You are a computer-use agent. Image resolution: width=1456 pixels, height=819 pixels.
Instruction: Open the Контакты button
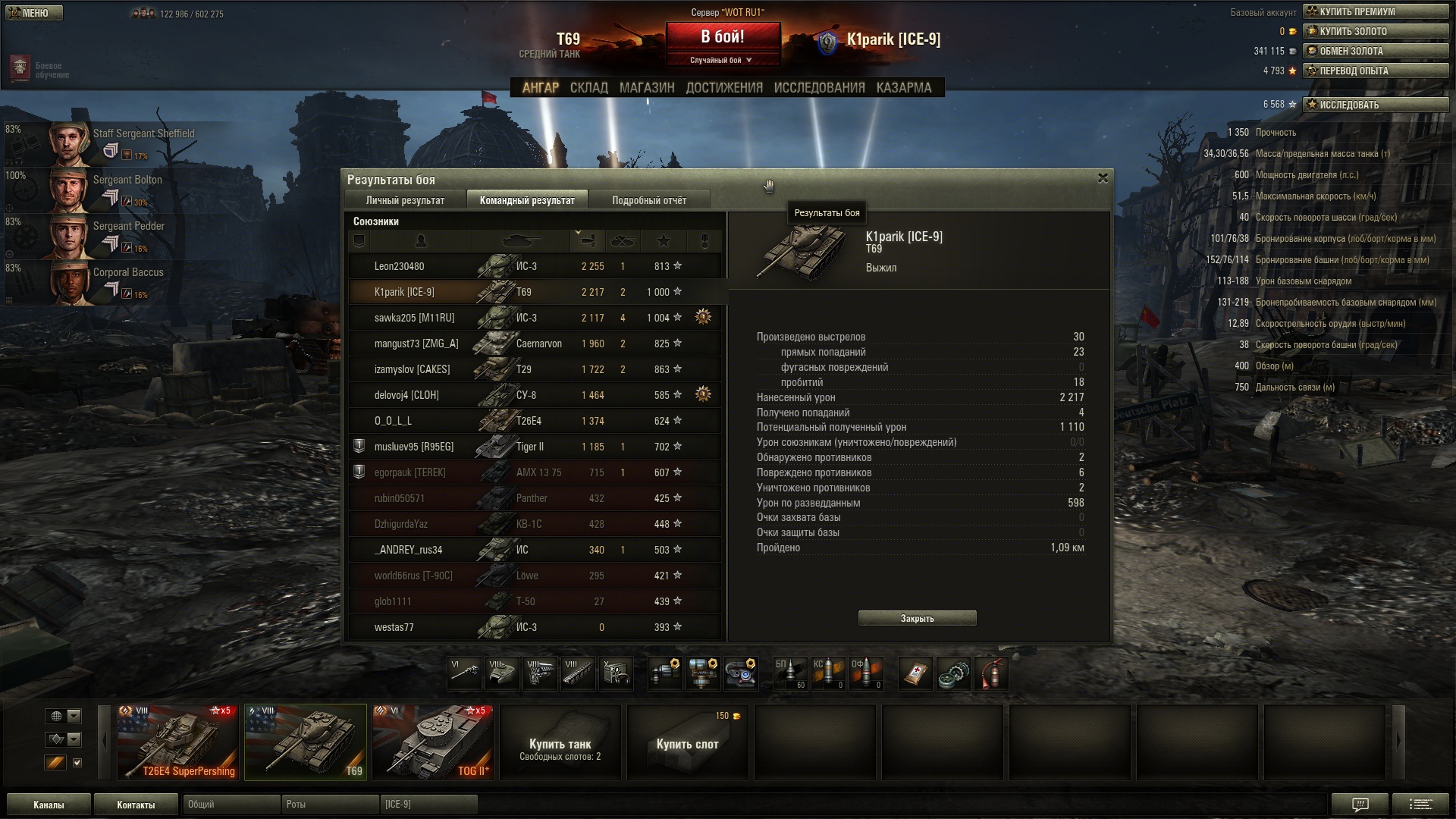pos(136,805)
